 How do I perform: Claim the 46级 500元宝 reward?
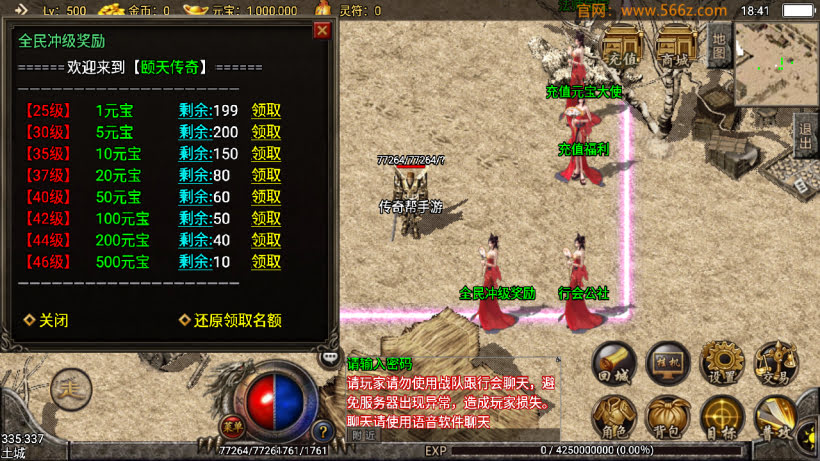click(266, 262)
